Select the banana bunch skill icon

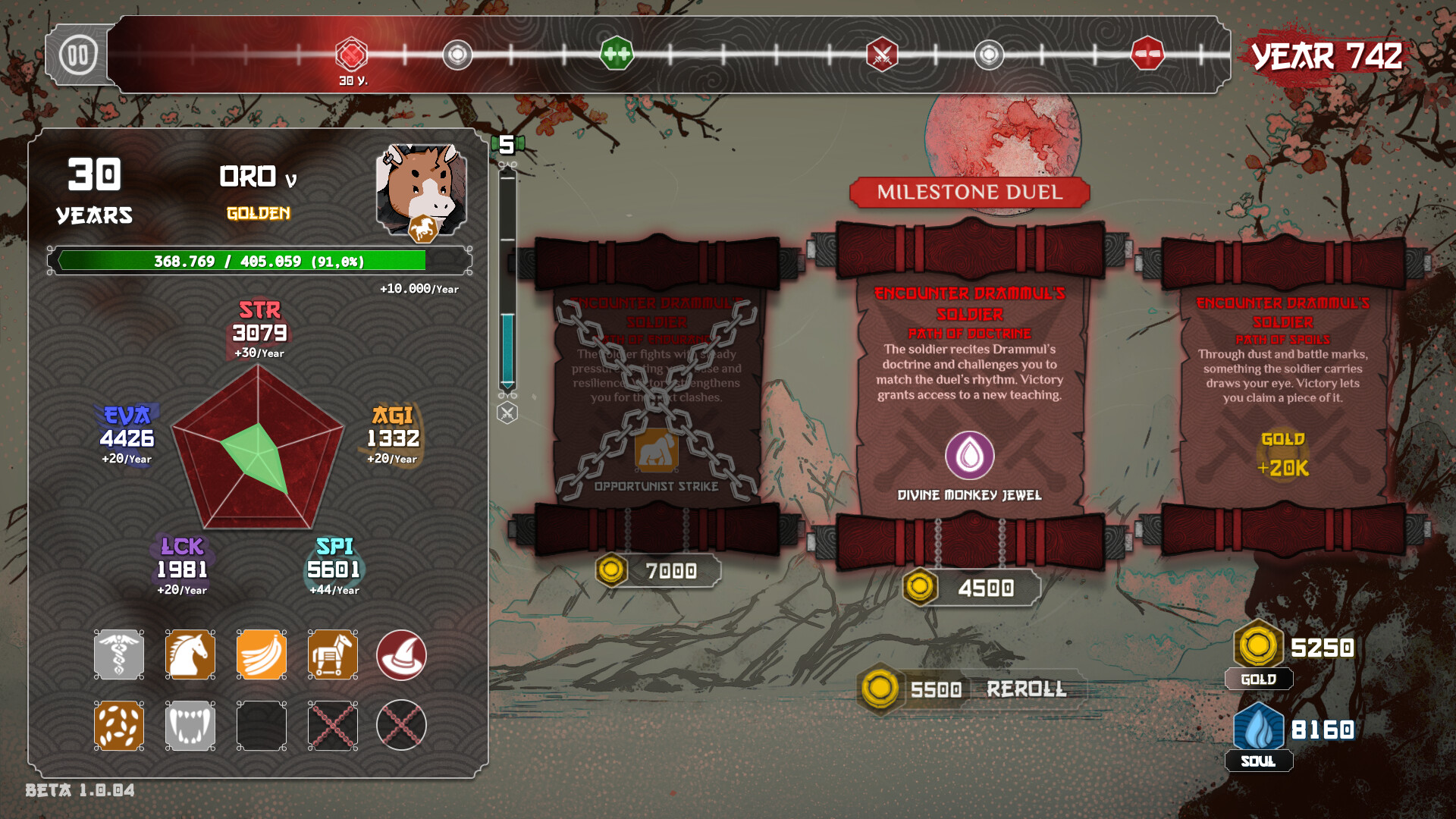[262, 654]
